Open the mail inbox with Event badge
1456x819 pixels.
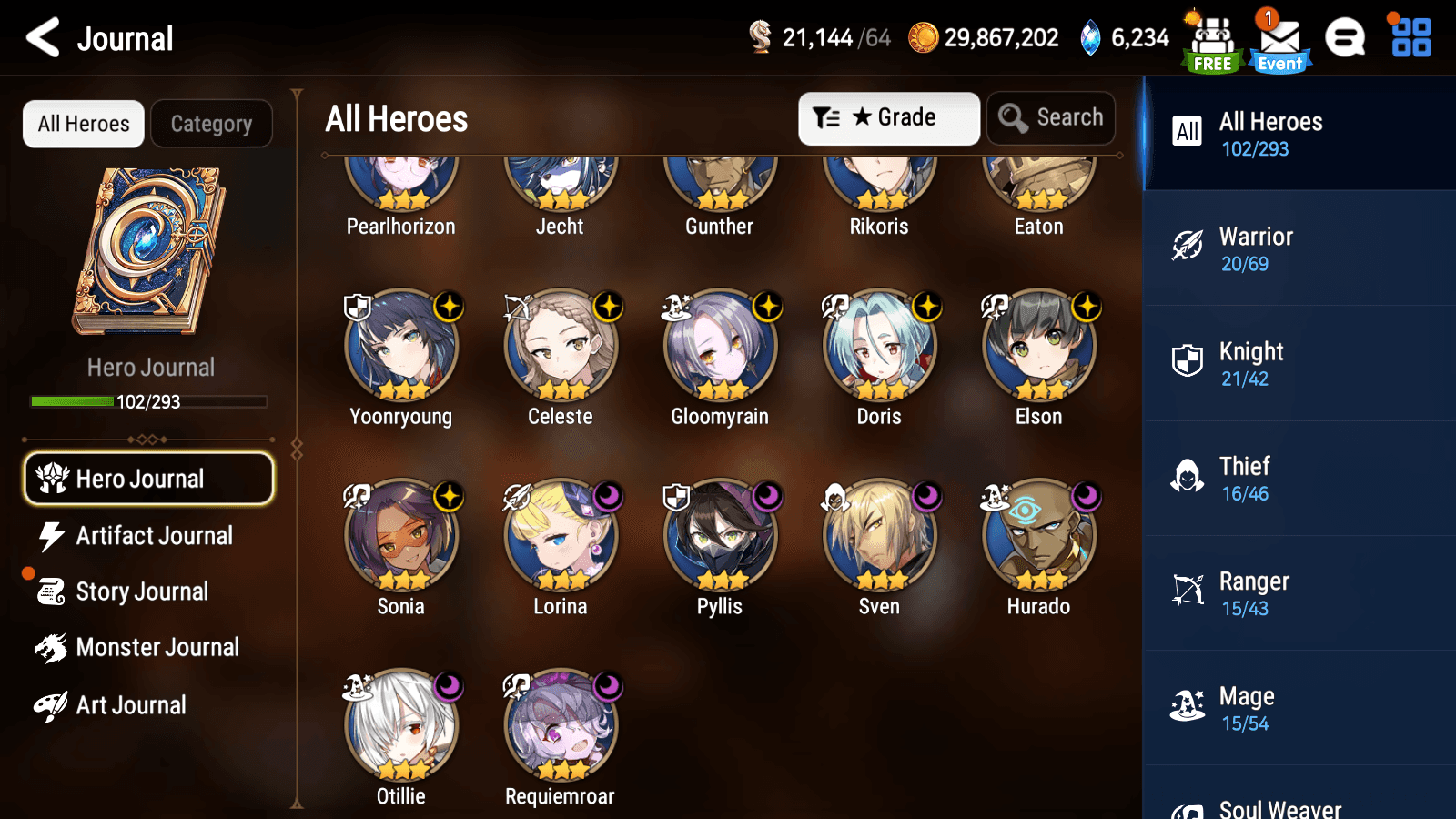pyautogui.click(x=1279, y=38)
